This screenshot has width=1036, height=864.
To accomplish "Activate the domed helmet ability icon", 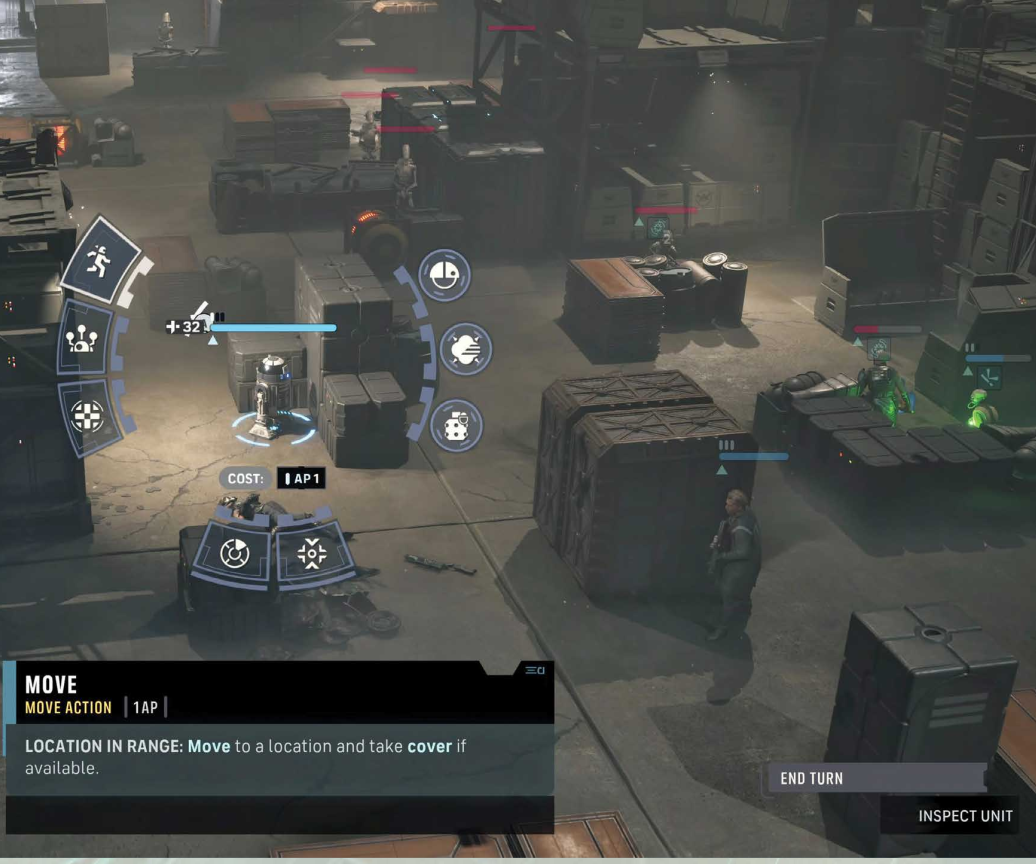I will click(x=444, y=272).
